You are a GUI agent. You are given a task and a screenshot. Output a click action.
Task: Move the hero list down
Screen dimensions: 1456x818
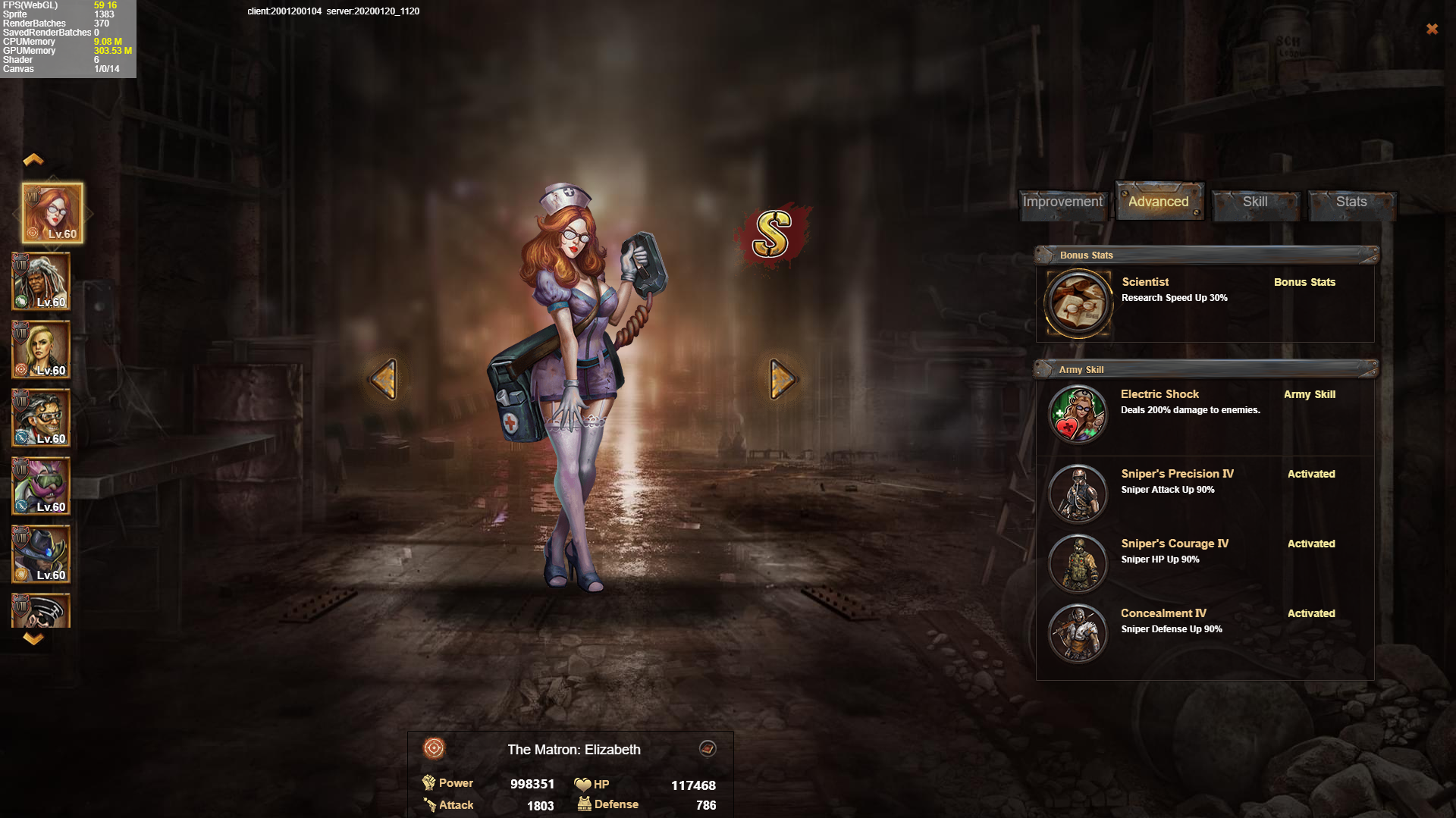33,639
